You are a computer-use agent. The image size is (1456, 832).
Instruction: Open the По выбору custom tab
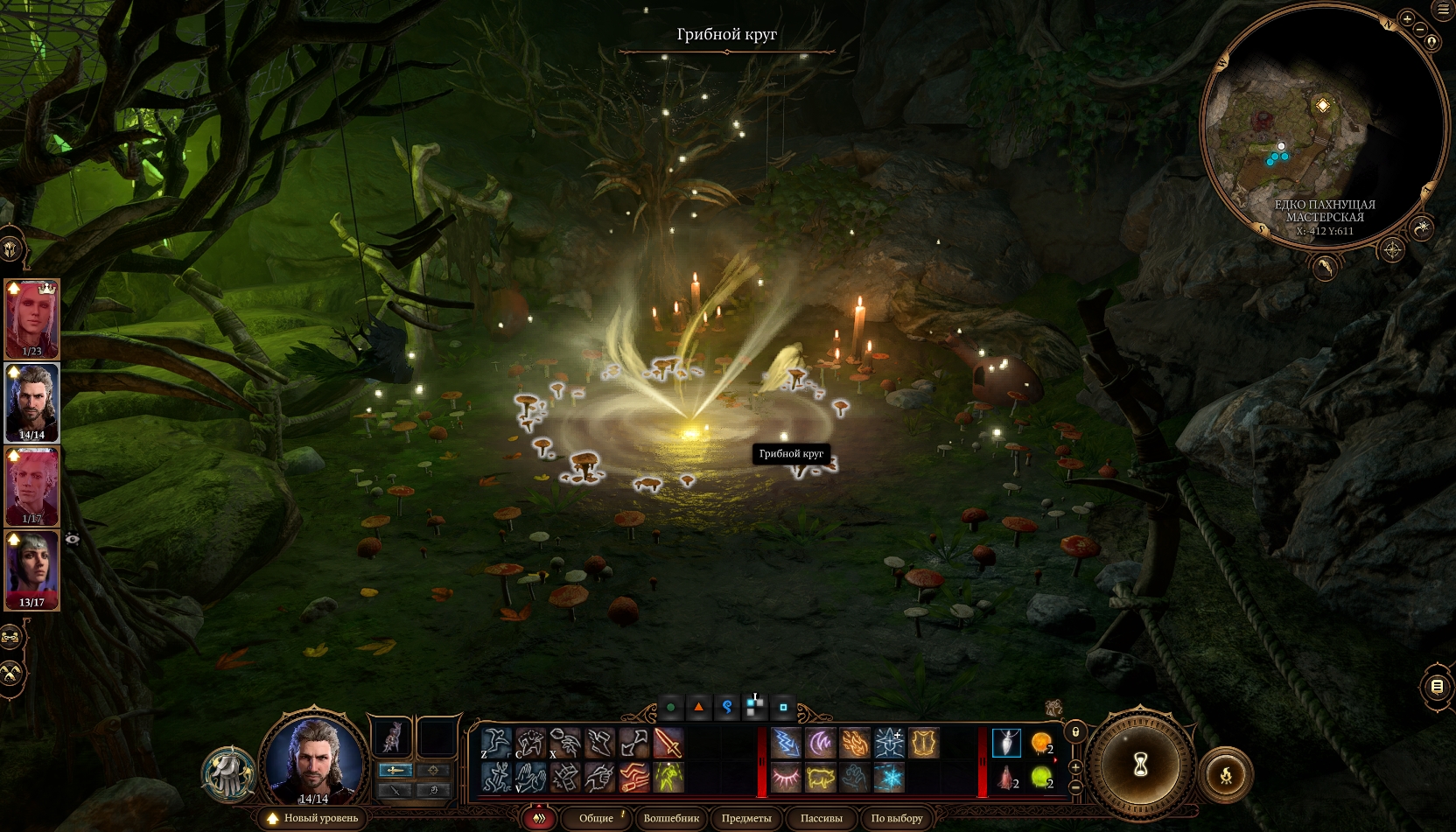click(897, 818)
